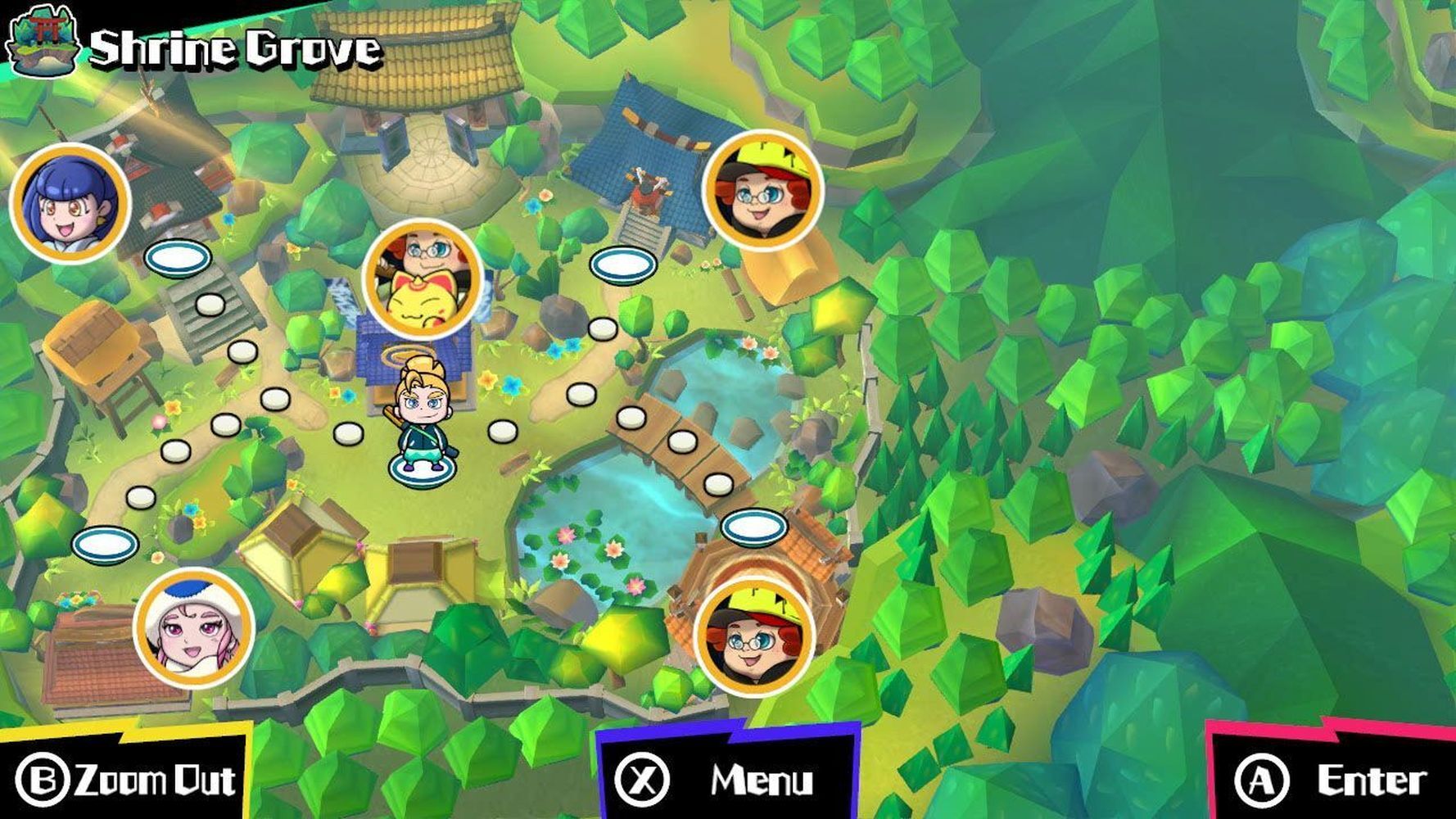Image resolution: width=1456 pixels, height=819 pixels.
Task: Choose the Enter button
Action: click(1331, 779)
